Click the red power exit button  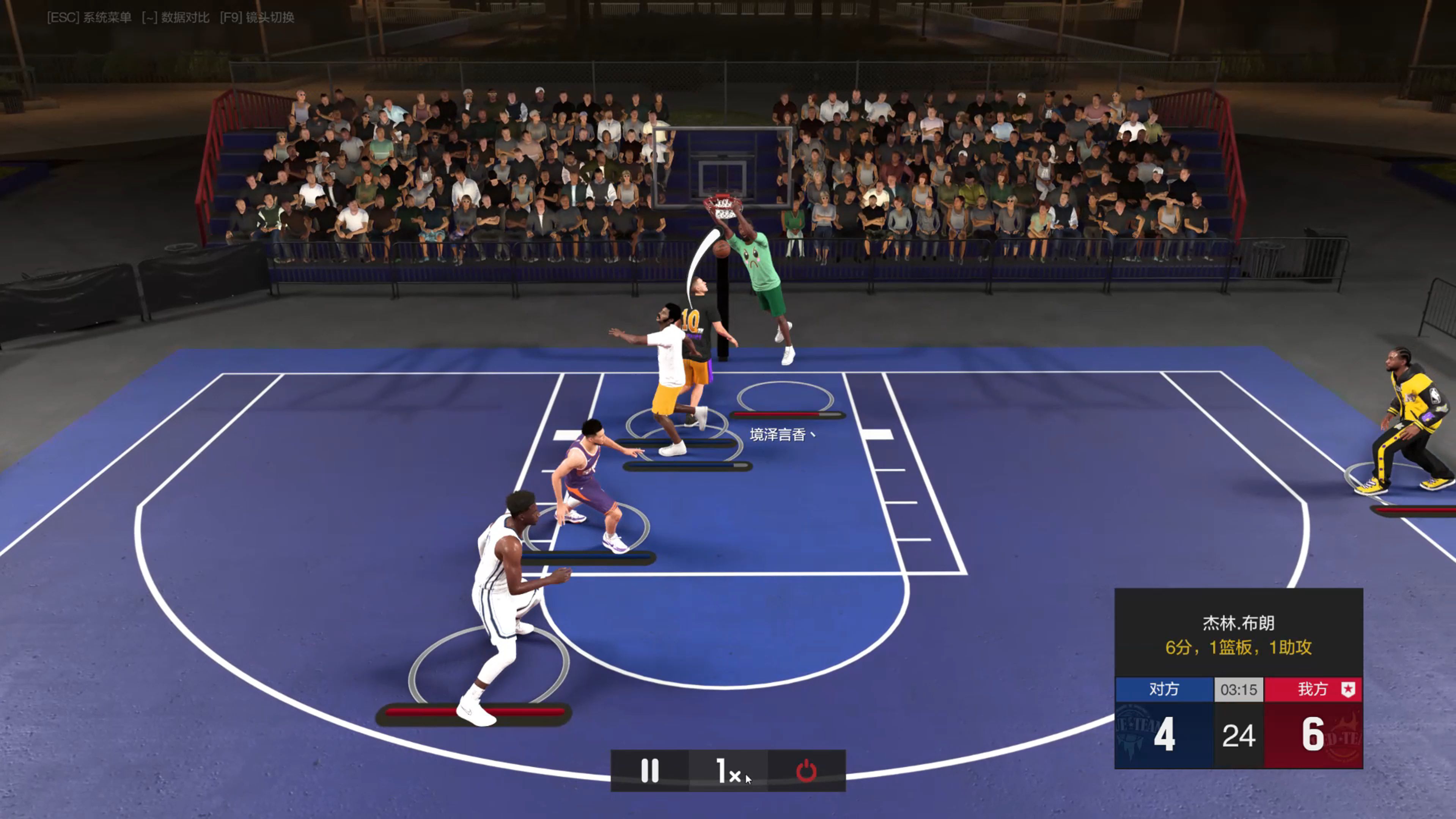click(x=806, y=770)
